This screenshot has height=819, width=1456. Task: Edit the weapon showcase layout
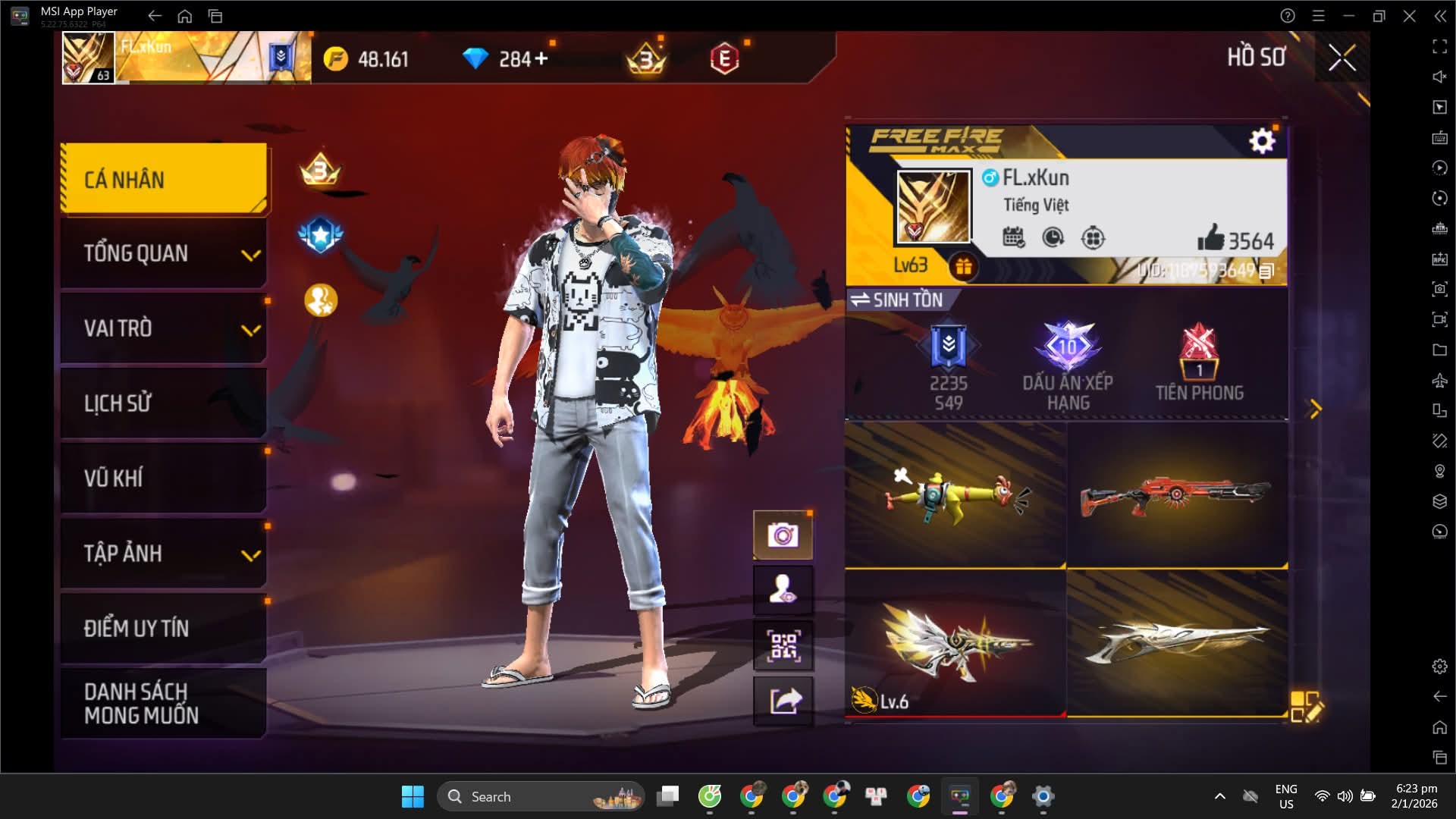coord(1306,706)
